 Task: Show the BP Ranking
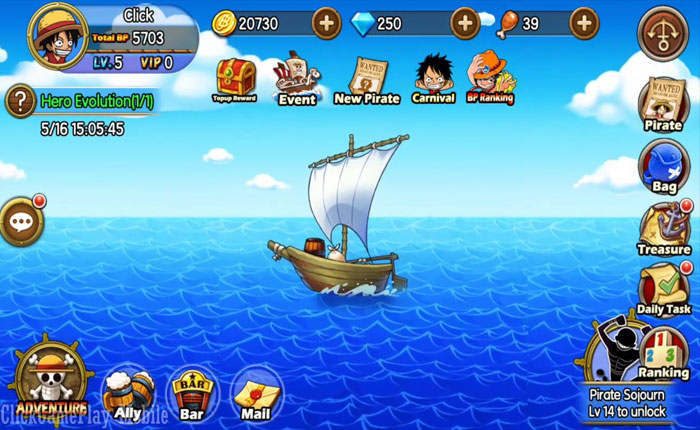490,76
